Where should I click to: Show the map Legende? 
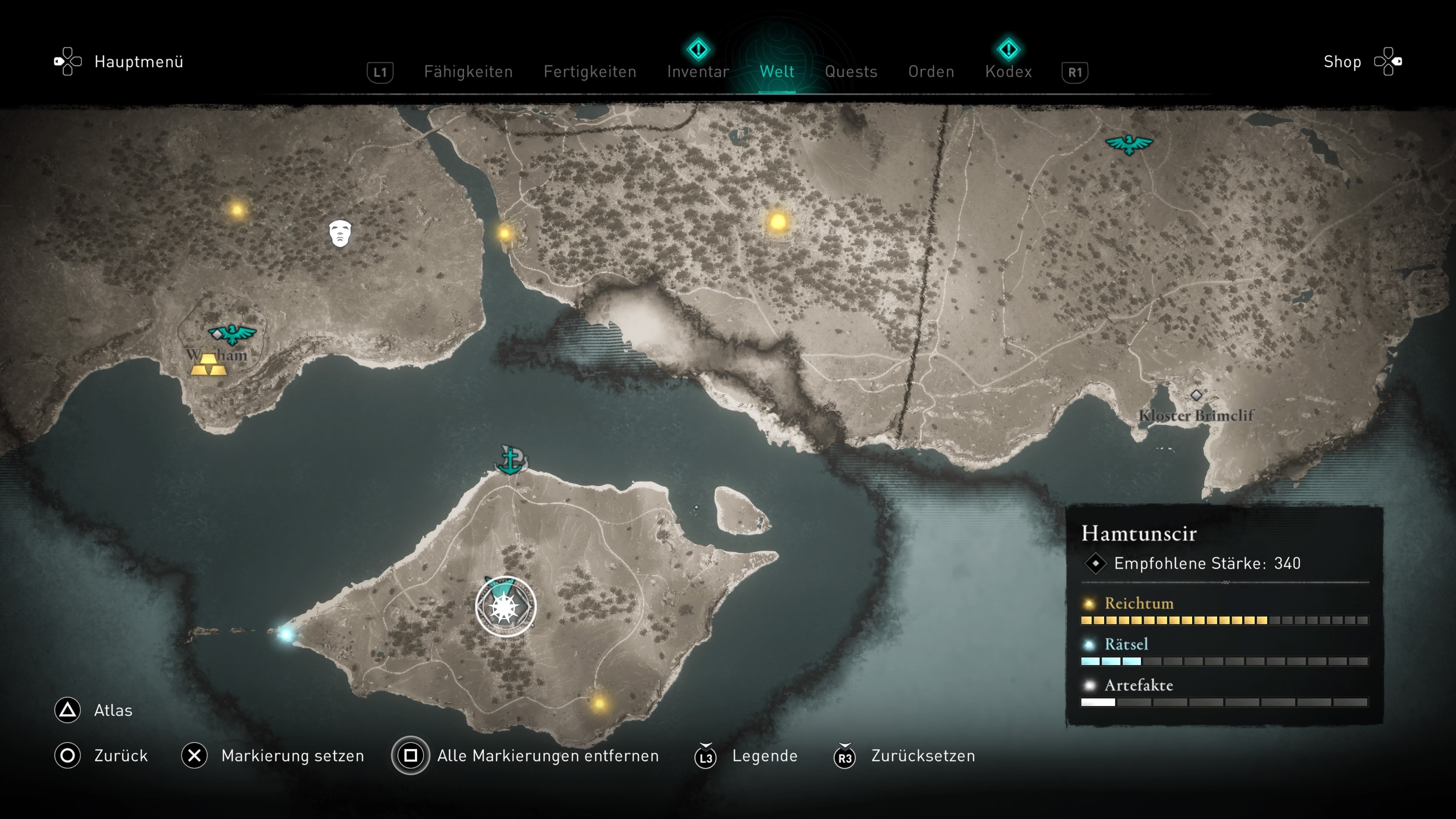click(764, 756)
